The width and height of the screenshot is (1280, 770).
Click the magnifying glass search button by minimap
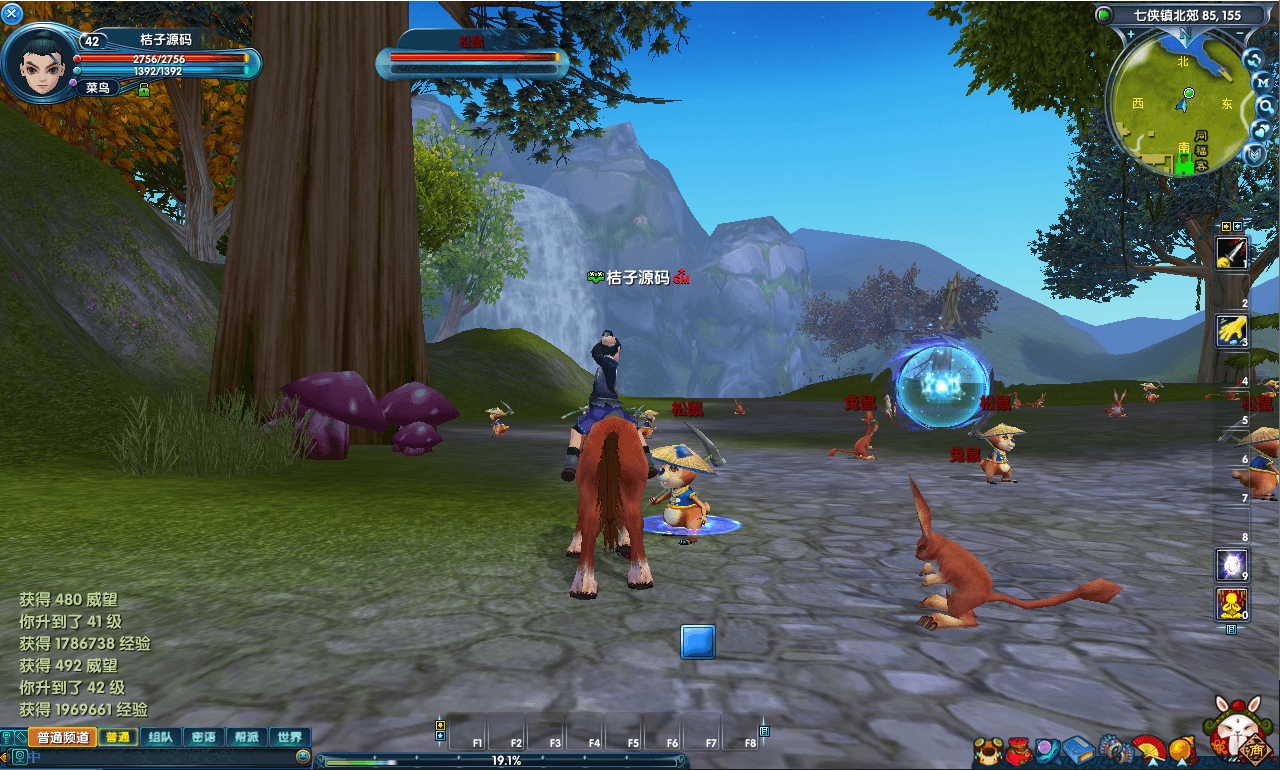pyautogui.click(x=1265, y=105)
